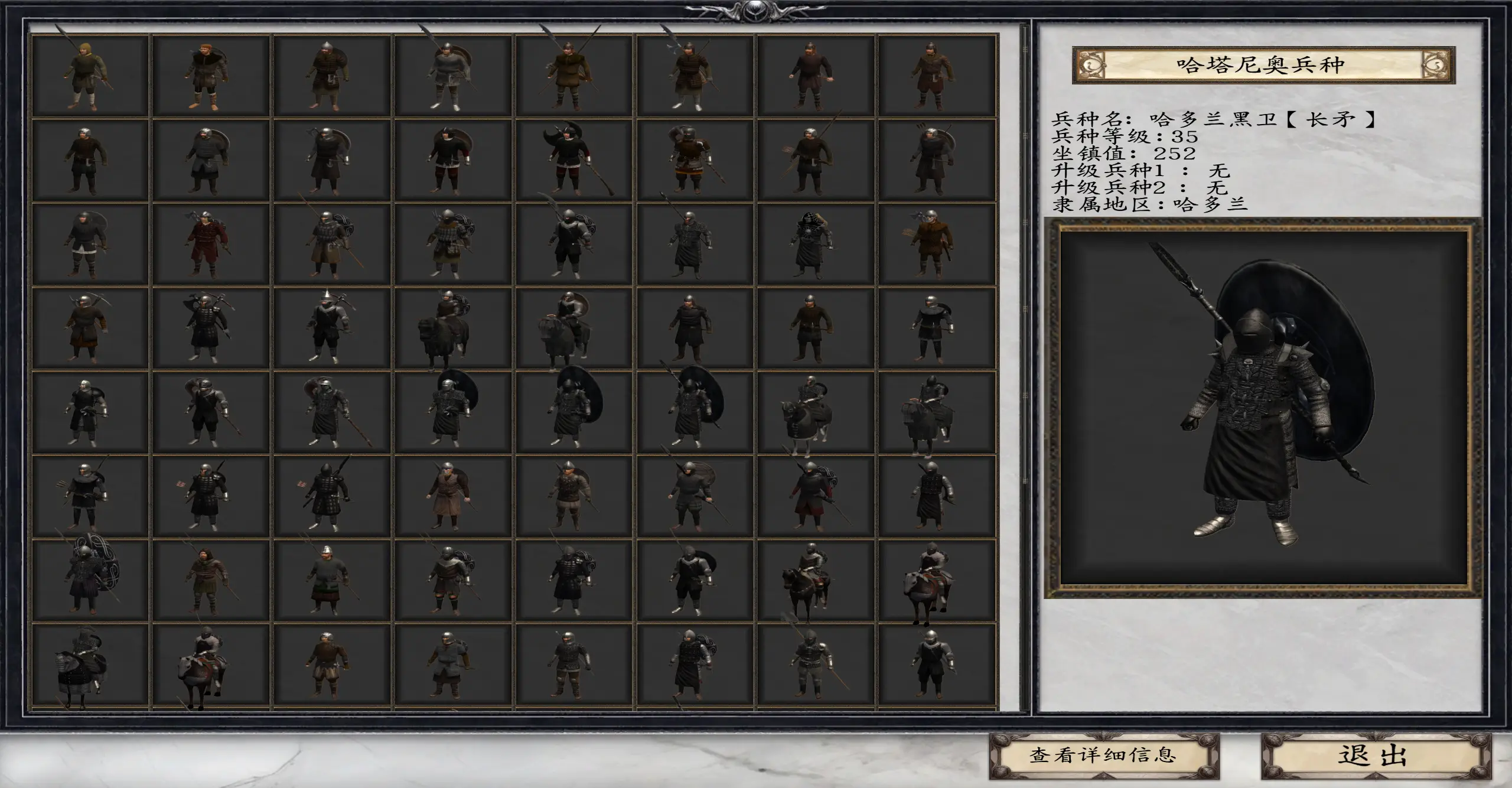Screen dimensions: 1512x788
Task: Select the brown-hooded bearded troop without helmet
Action: [211, 581]
